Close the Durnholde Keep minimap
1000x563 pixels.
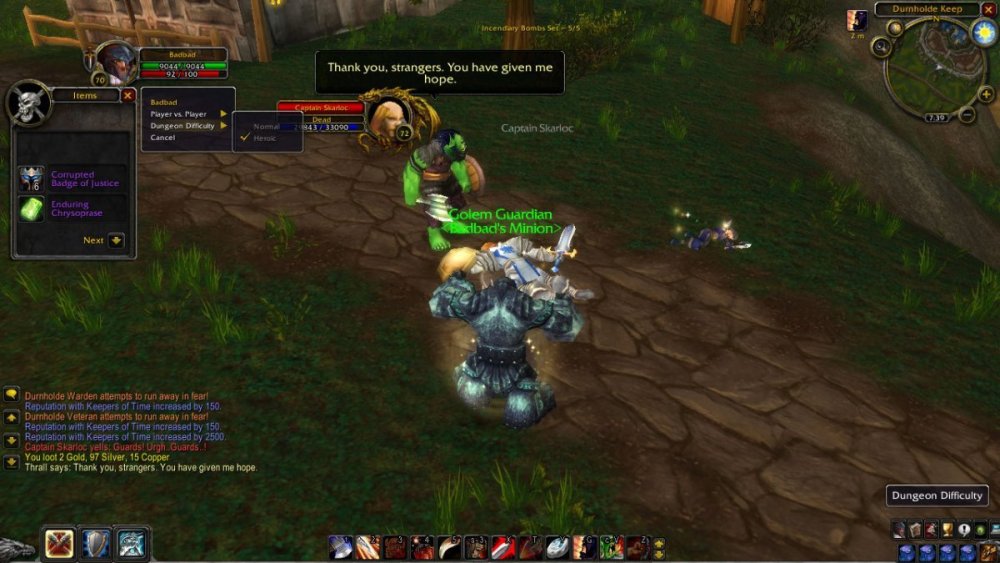(988, 9)
